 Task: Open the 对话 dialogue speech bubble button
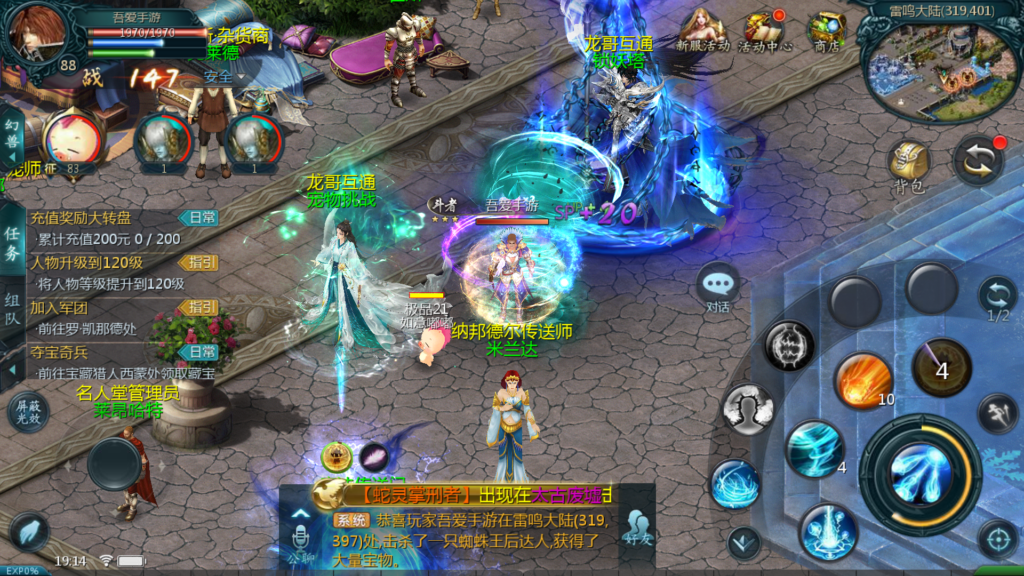tap(718, 287)
